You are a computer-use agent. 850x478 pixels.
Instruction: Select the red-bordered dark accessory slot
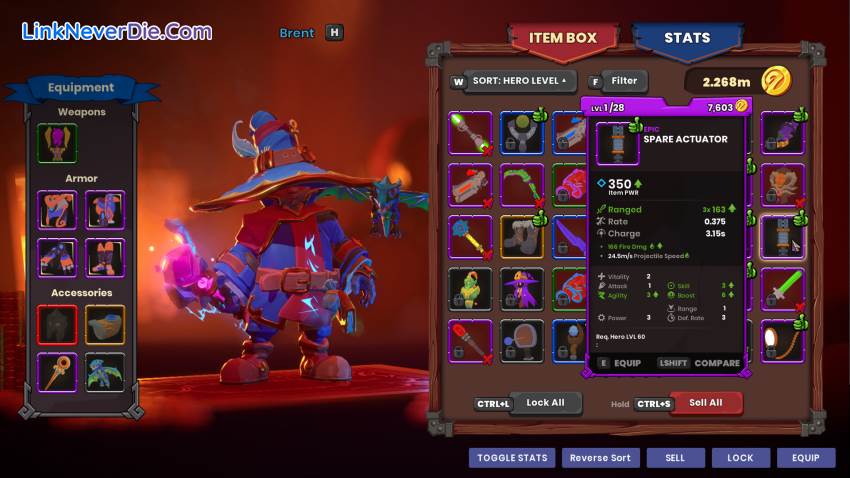(57, 325)
